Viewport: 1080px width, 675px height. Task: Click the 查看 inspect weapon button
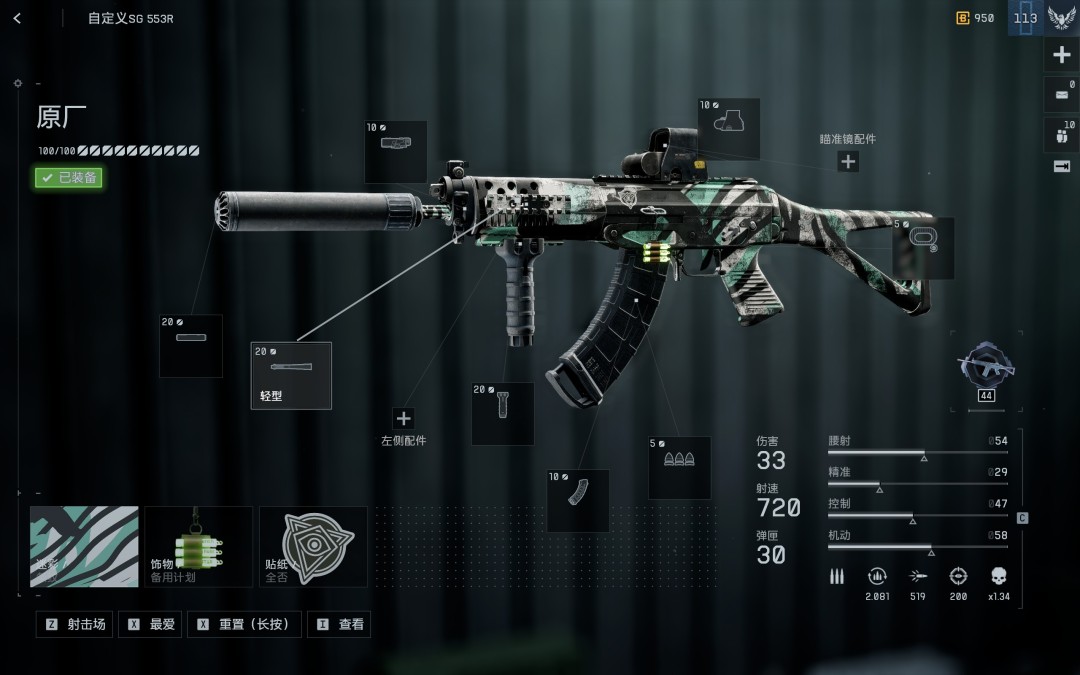pos(340,624)
